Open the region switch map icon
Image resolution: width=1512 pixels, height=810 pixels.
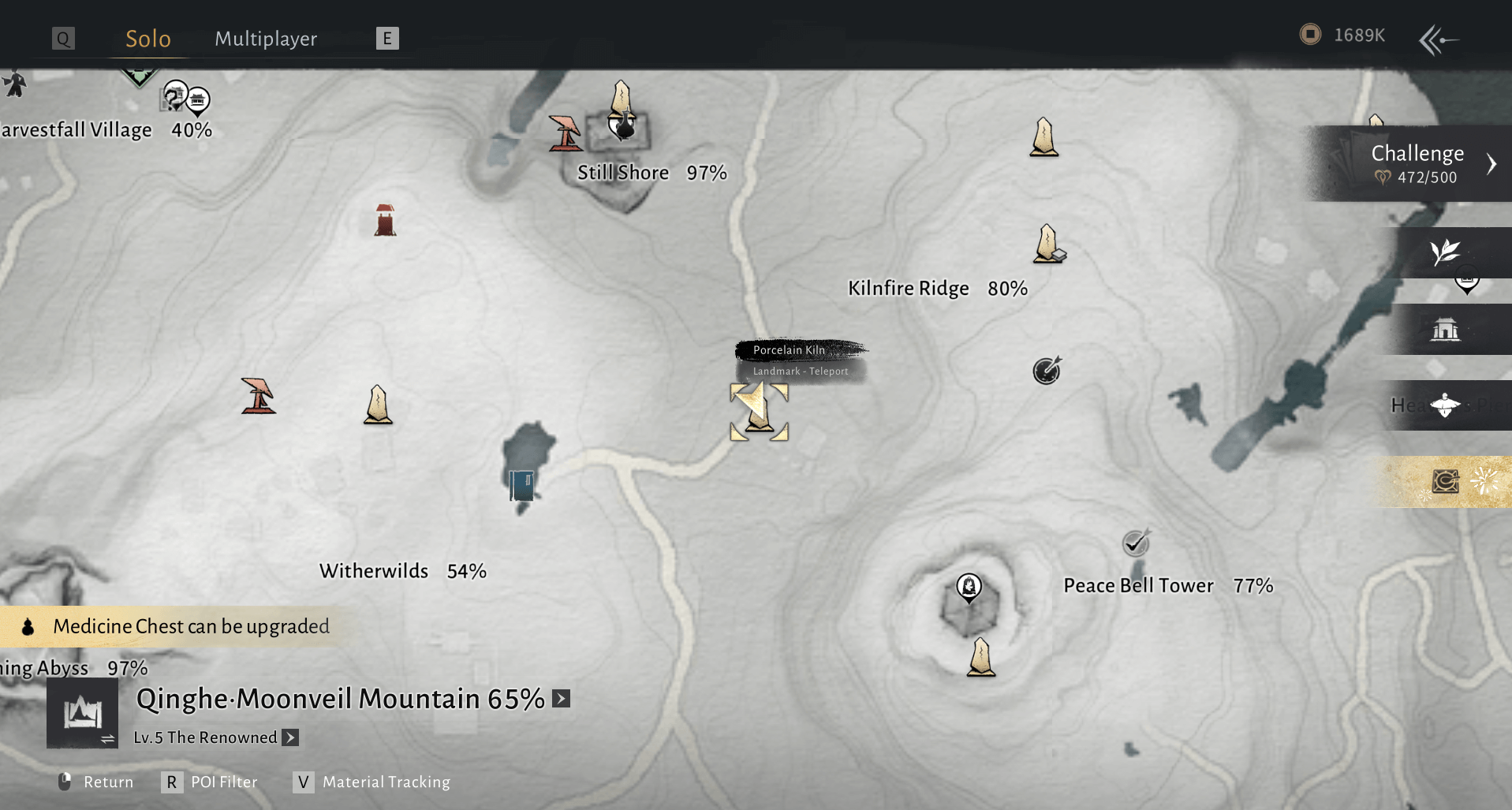(83, 713)
